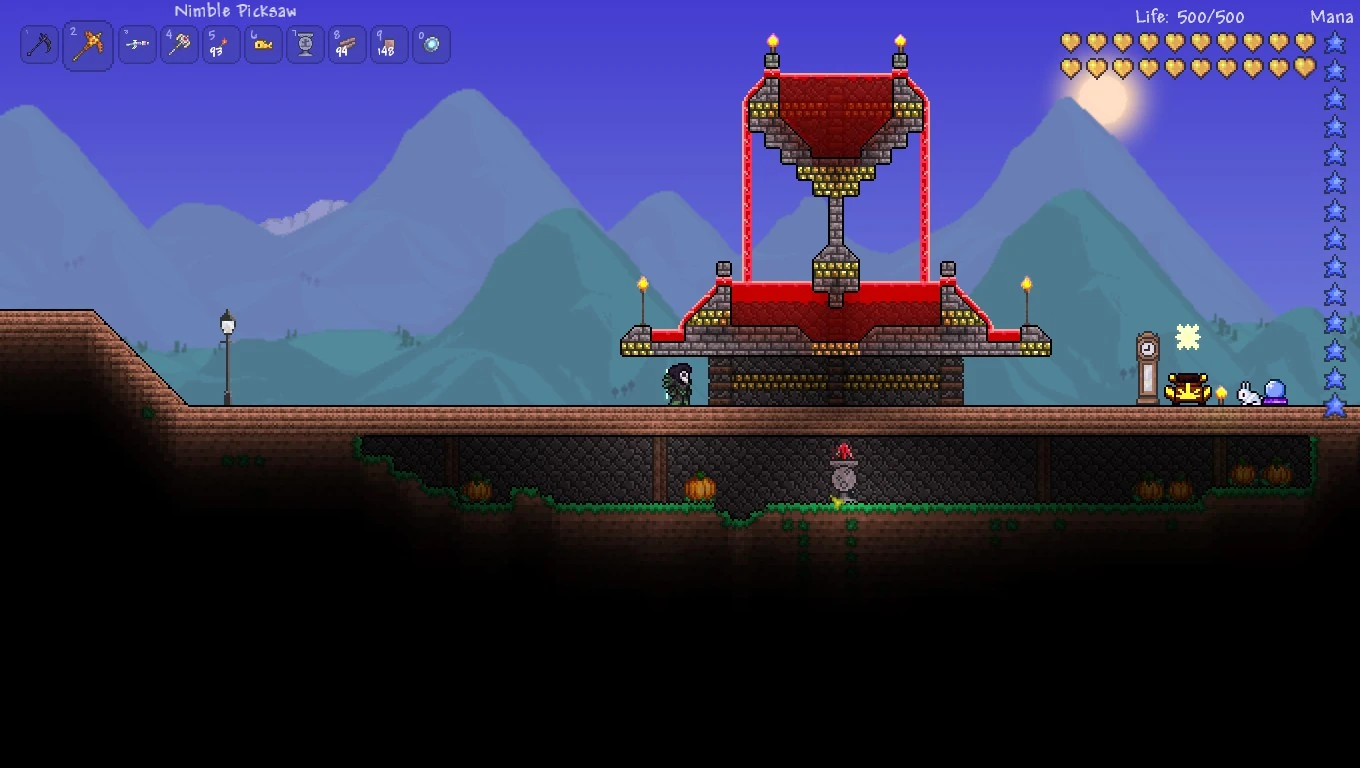Equip the gun in hotbar slot 3
The width and height of the screenshot is (1360, 768).
[137, 44]
